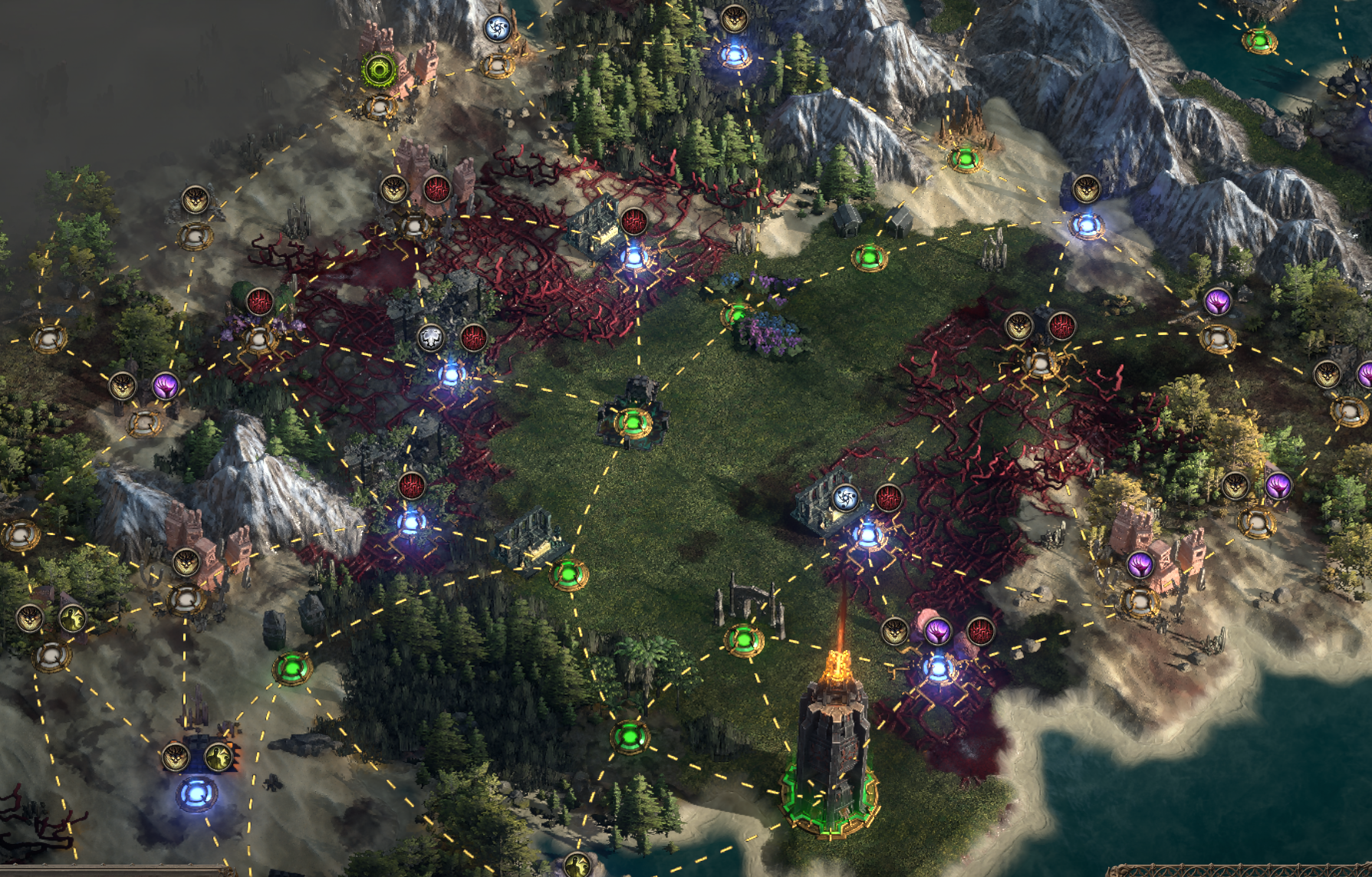Choose blue node with swirl and red corruption icons
The width and height of the screenshot is (1372, 877).
[x=867, y=534]
